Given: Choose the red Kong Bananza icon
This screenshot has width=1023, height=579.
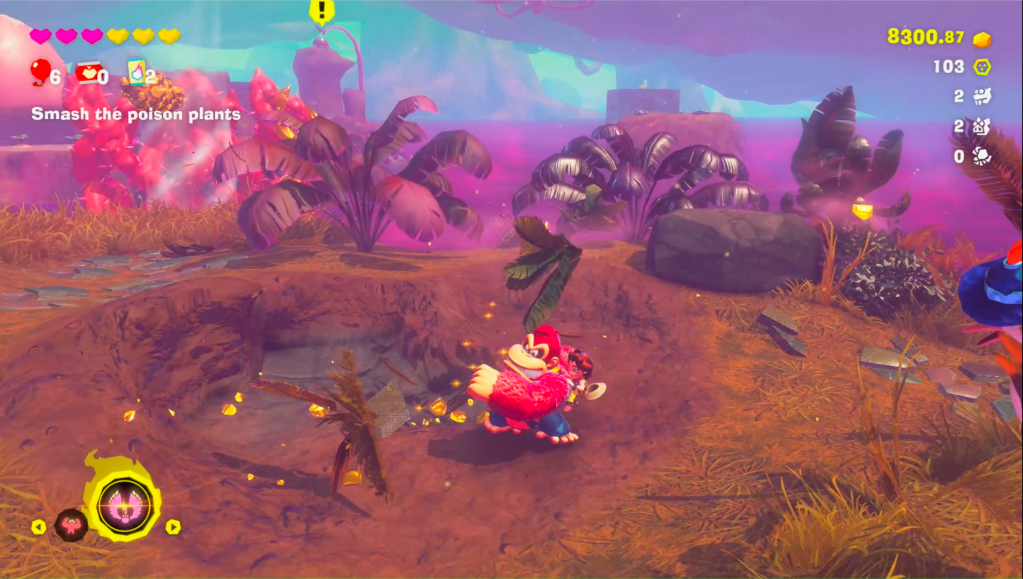Looking at the screenshot, I should [x=71, y=525].
